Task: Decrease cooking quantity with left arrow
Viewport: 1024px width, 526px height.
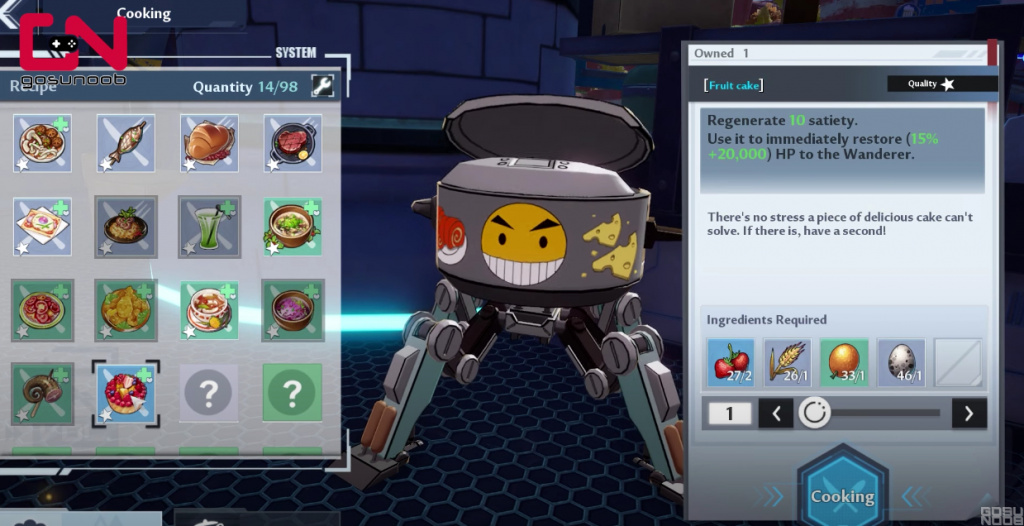Action: (776, 413)
